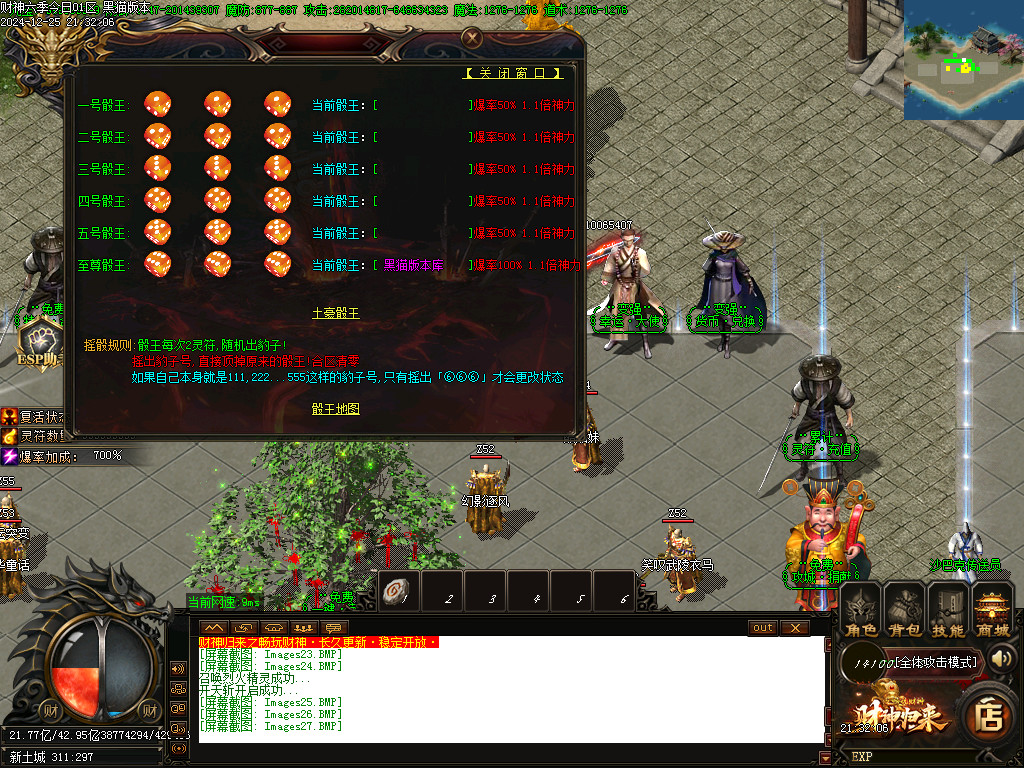Select the stone item in hotbar slot 1
This screenshot has height=768, width=1024.
(398, 593)
